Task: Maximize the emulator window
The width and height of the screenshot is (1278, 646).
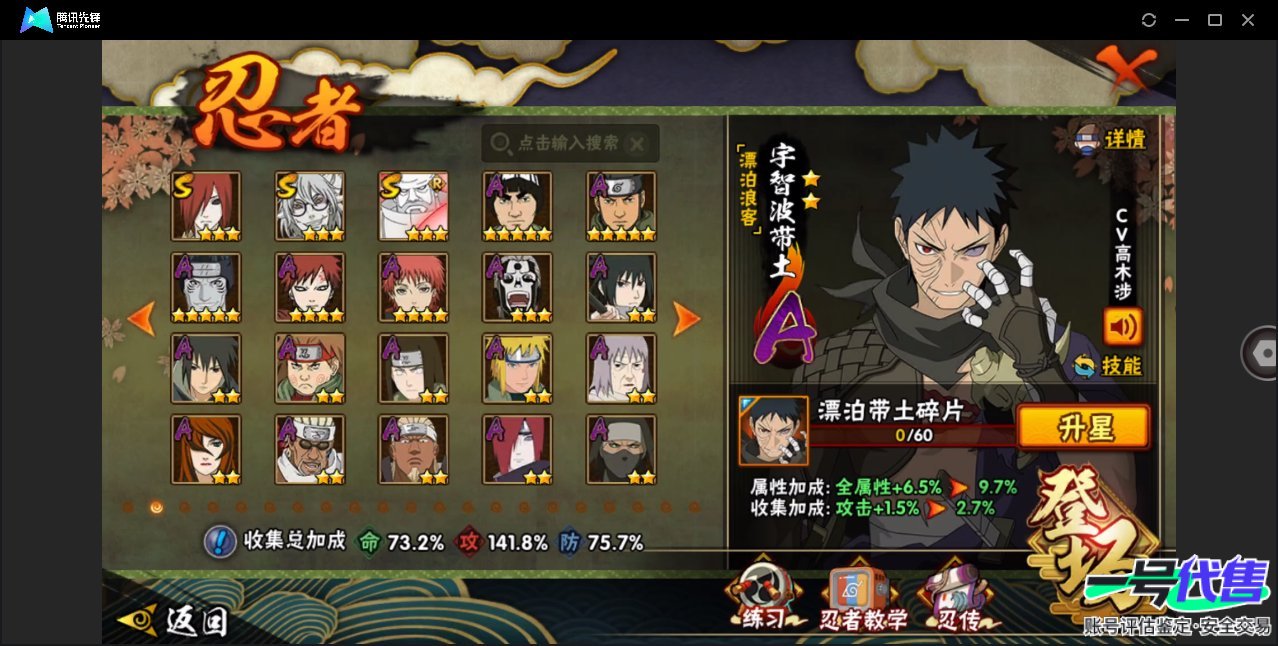Action: pyautogui.click(x=1215, y=20)
